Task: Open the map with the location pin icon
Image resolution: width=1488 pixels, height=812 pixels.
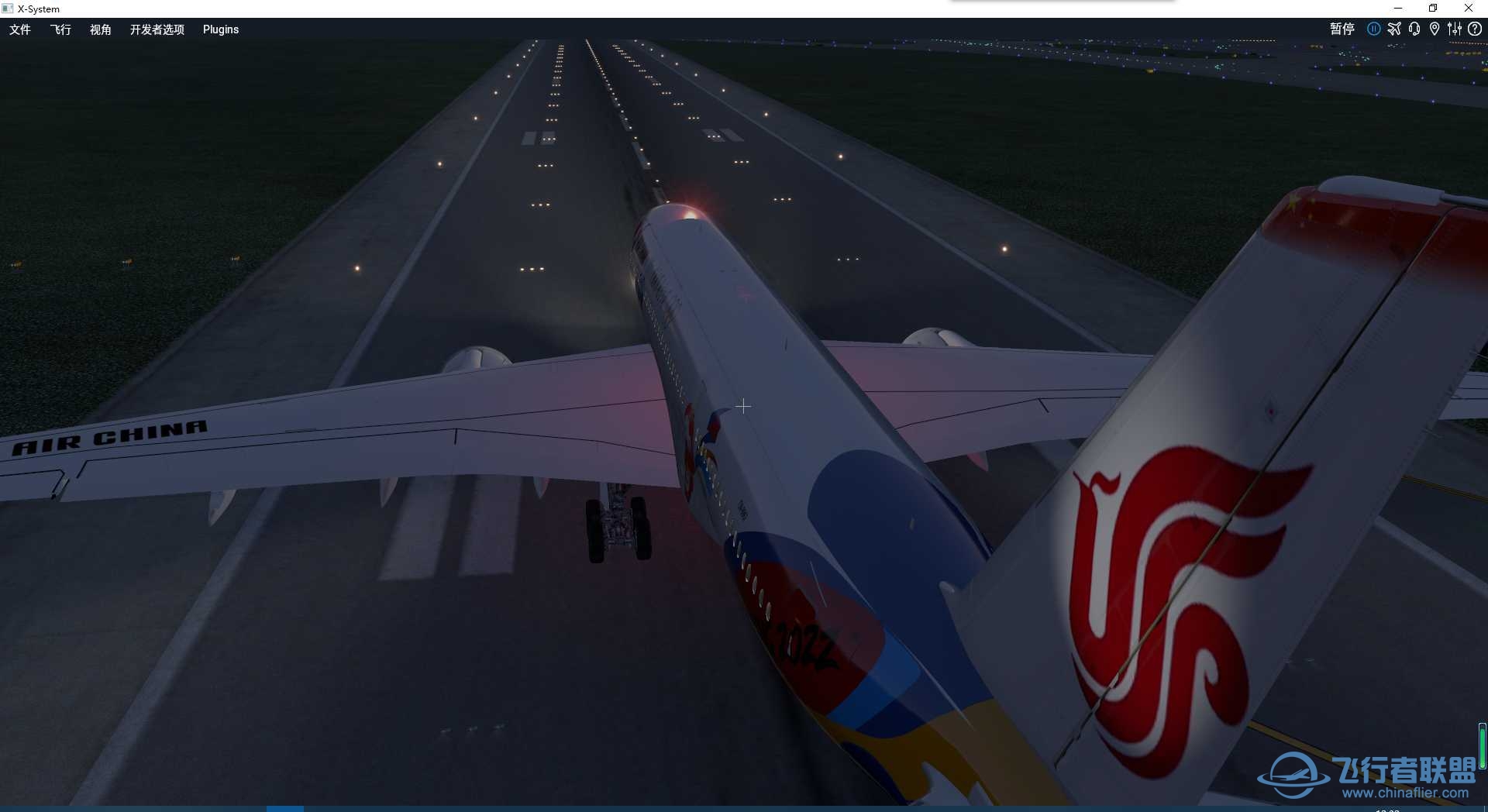Action: [x=1435, y=29]
